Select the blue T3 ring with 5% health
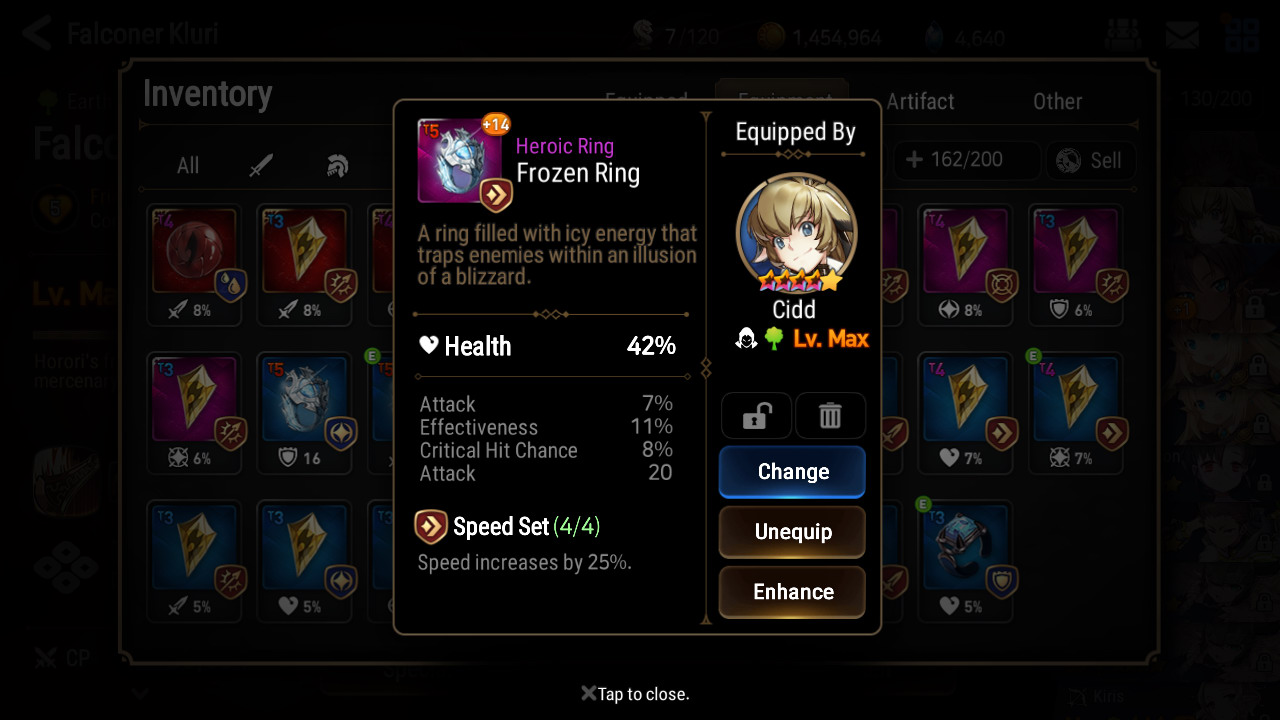The width and height of the screenshot is (1280, 720). pos(966,558)
